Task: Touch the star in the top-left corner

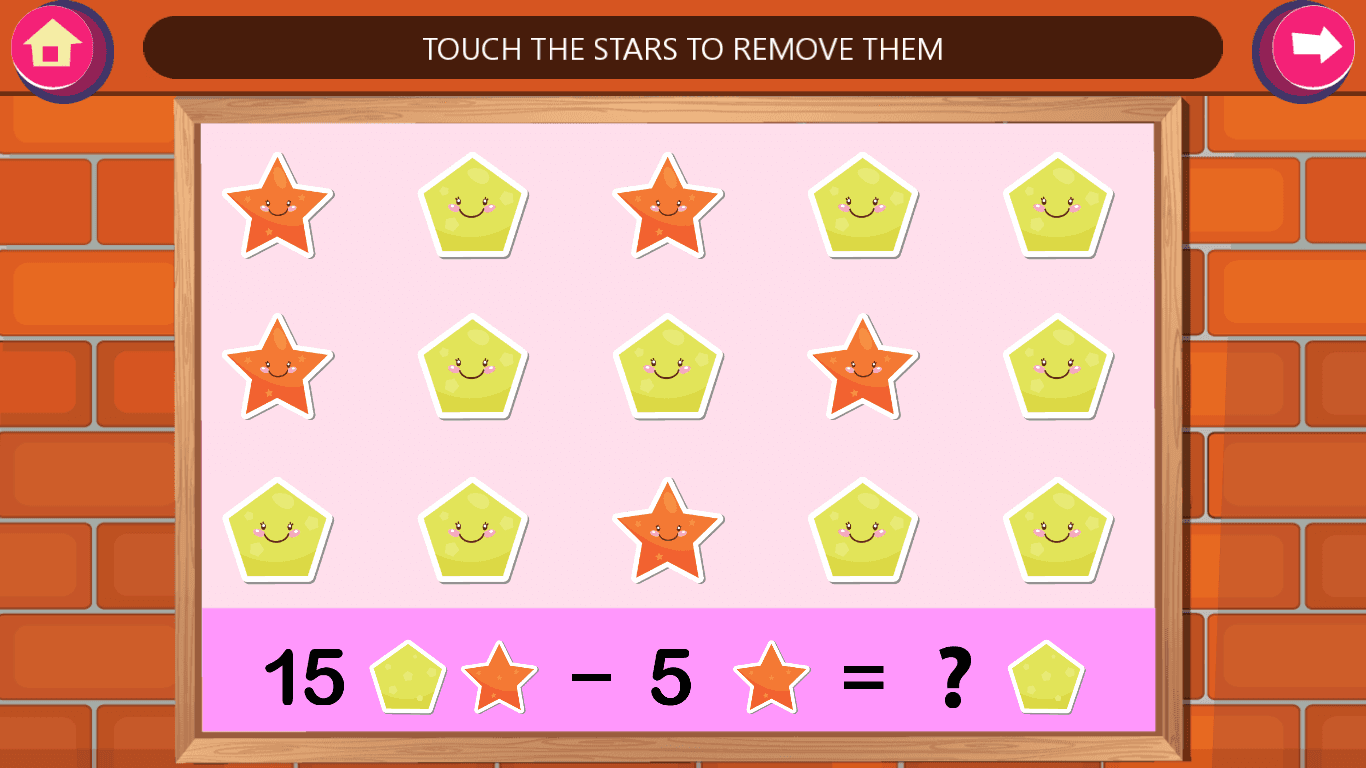Action: click(x=278, y=205)
